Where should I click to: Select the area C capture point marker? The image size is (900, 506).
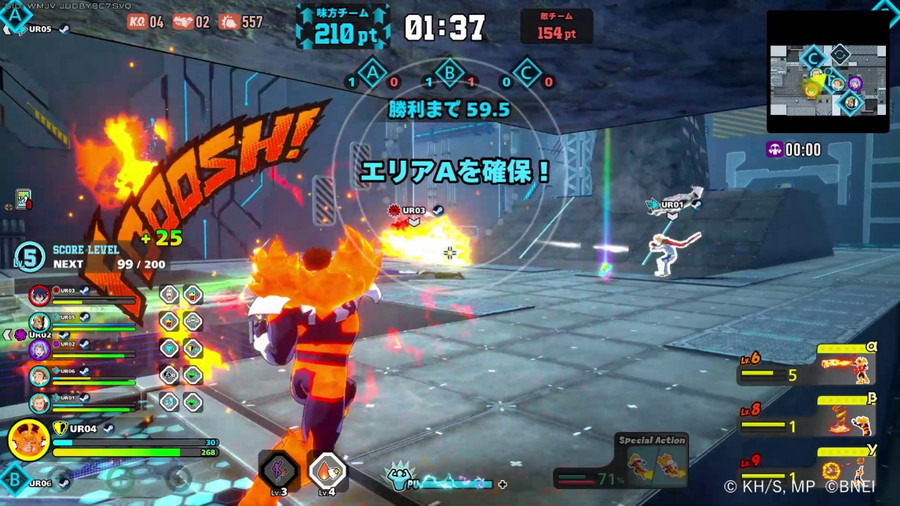526,73
